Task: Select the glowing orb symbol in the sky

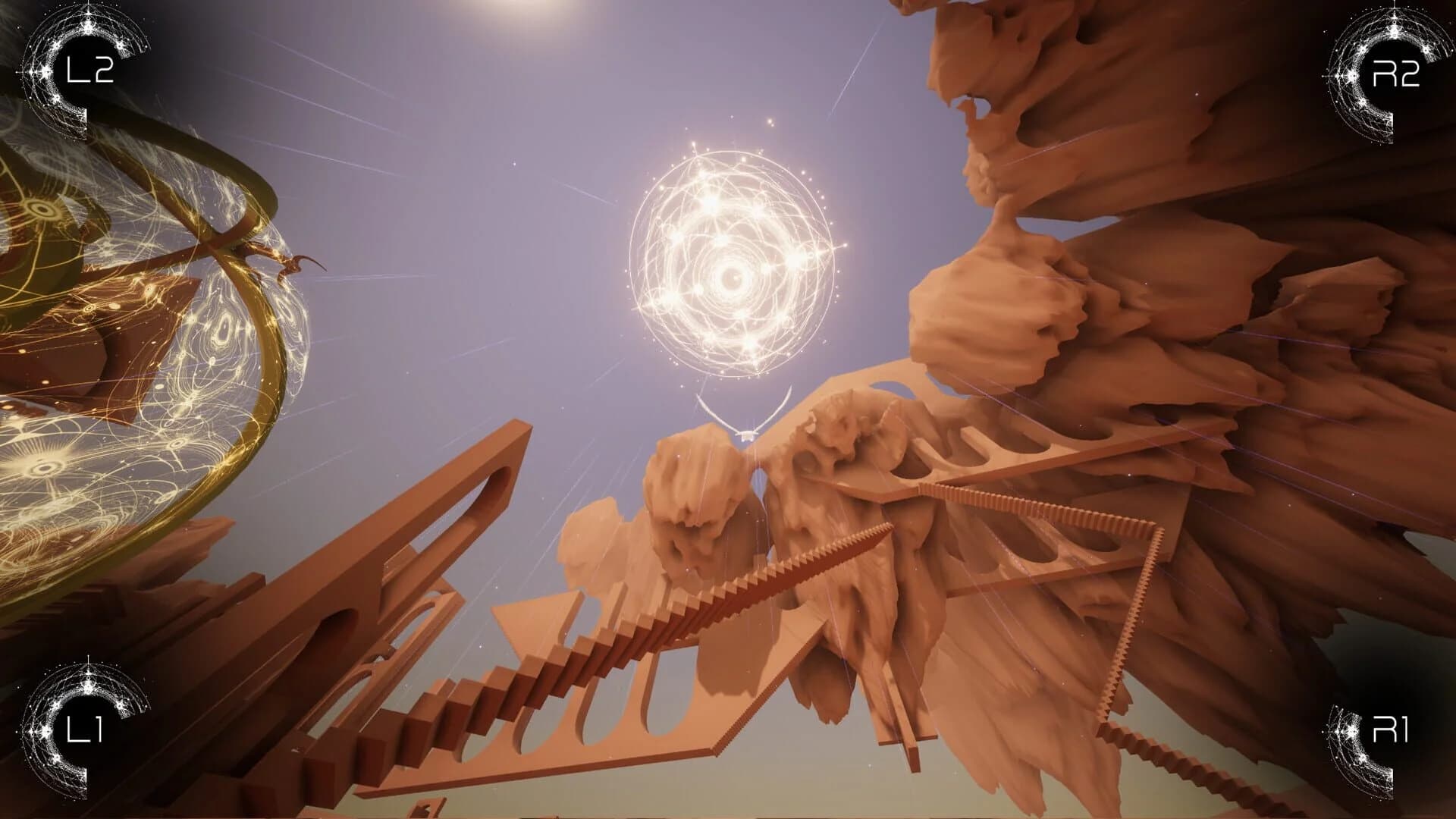Action: 732,277
